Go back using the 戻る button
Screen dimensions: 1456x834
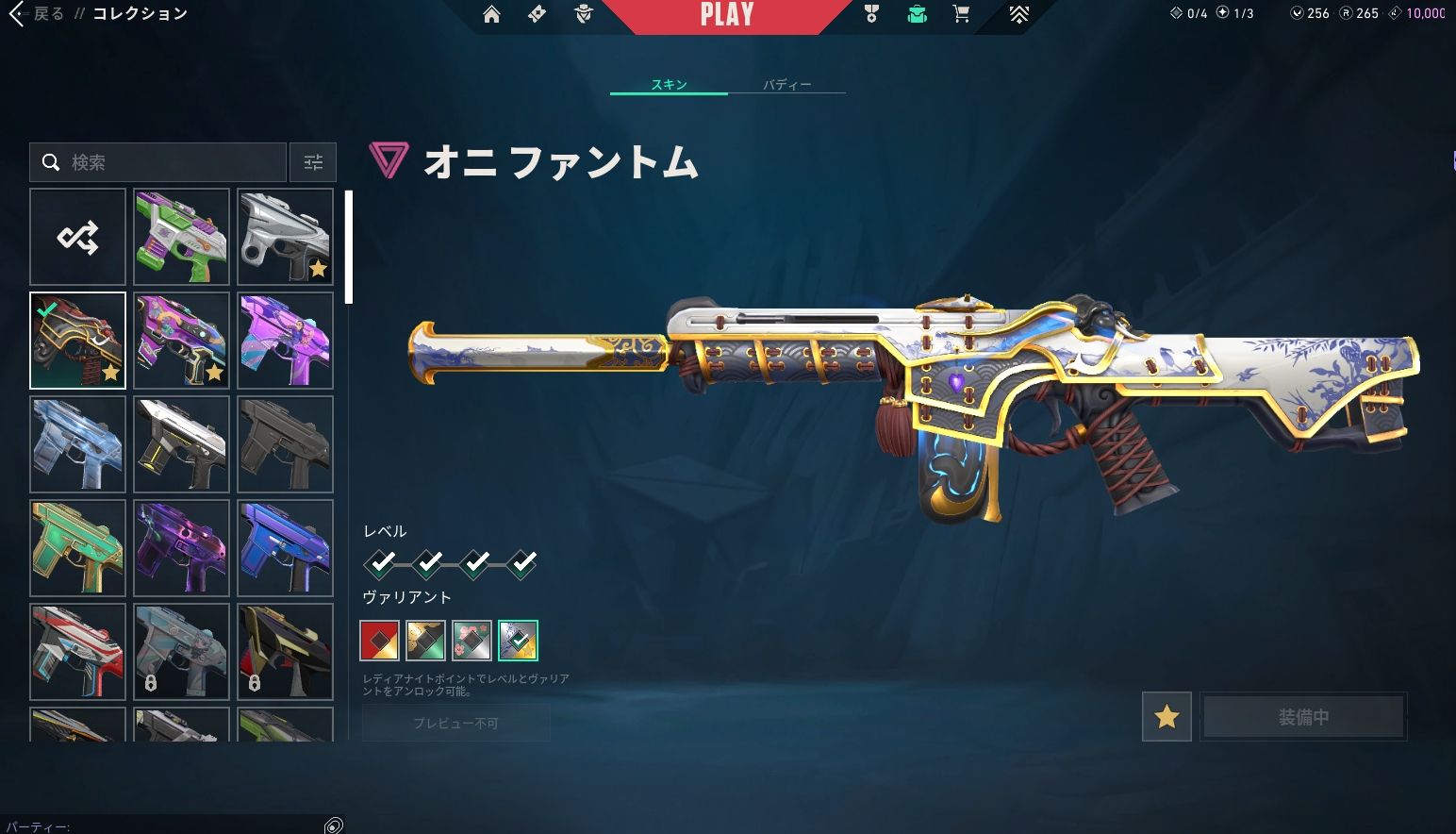click(x=38, y=14)
